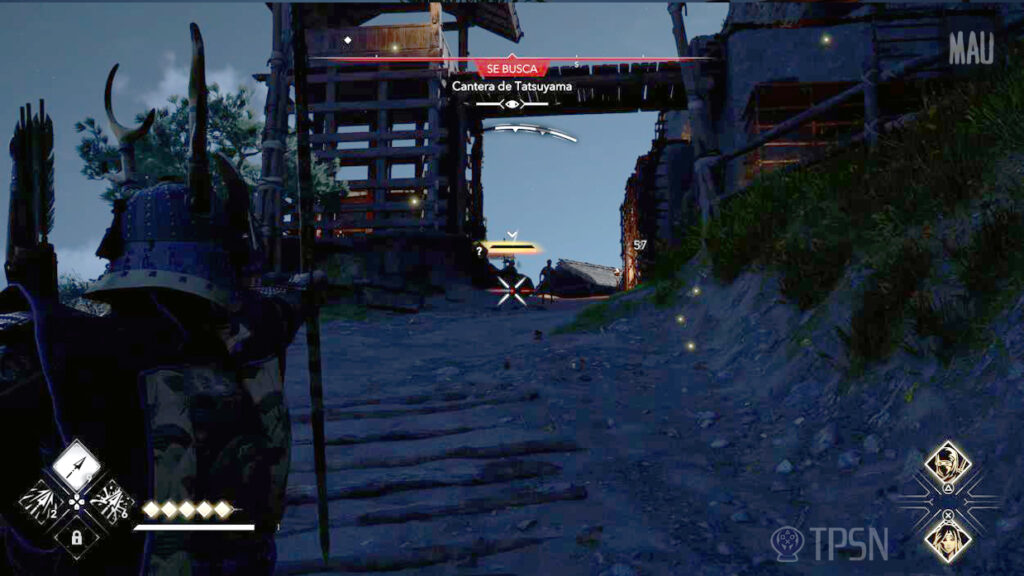This screenshot has height=576, width=1024.
Task: Select the single arrow tool slot
Action: pyautogui.click(x=75, y=464)
